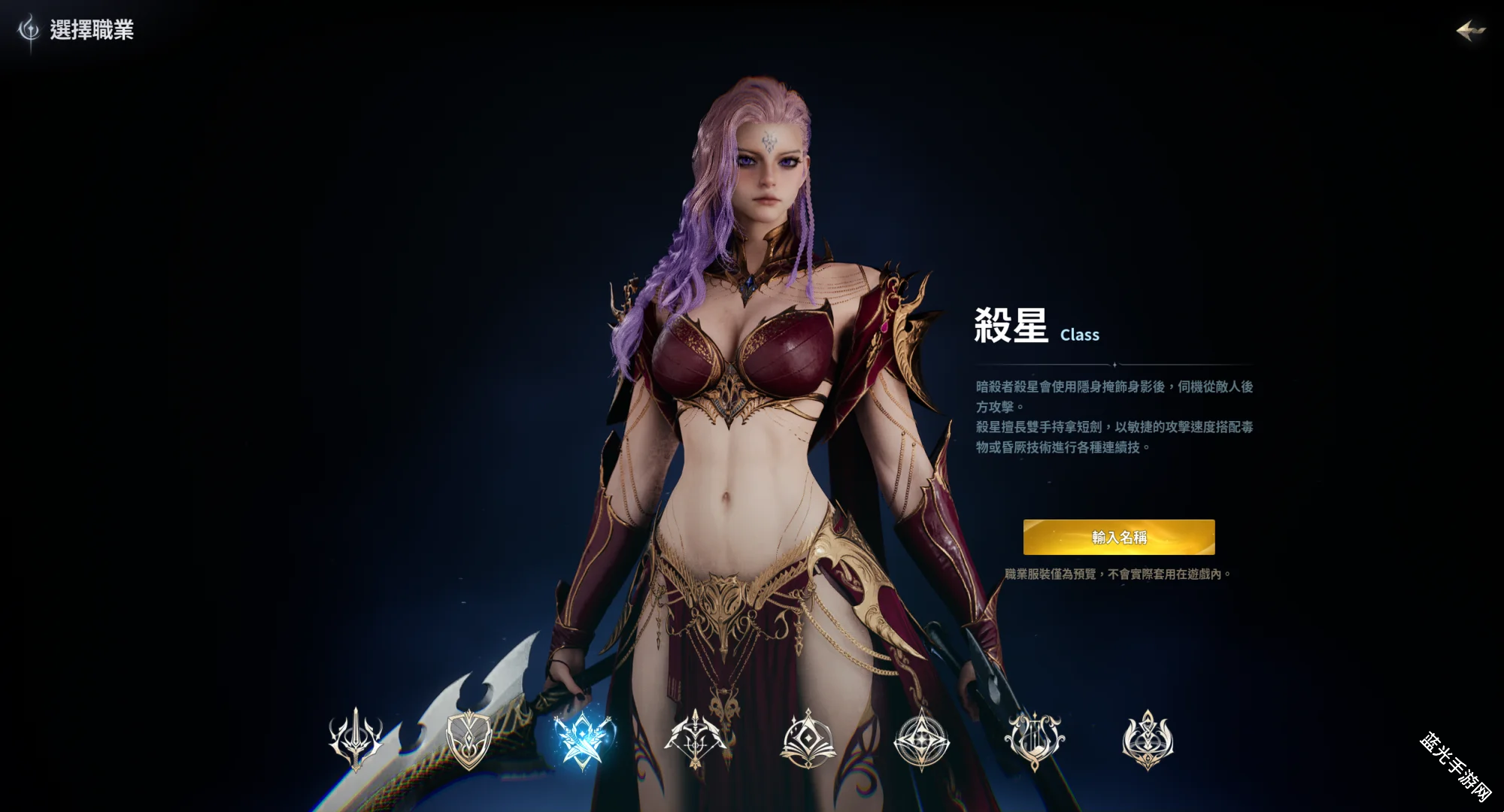The width and height of the screenshot is (1504, 812).
Task: Choose the shield class emblem
Action: [468, 740]
